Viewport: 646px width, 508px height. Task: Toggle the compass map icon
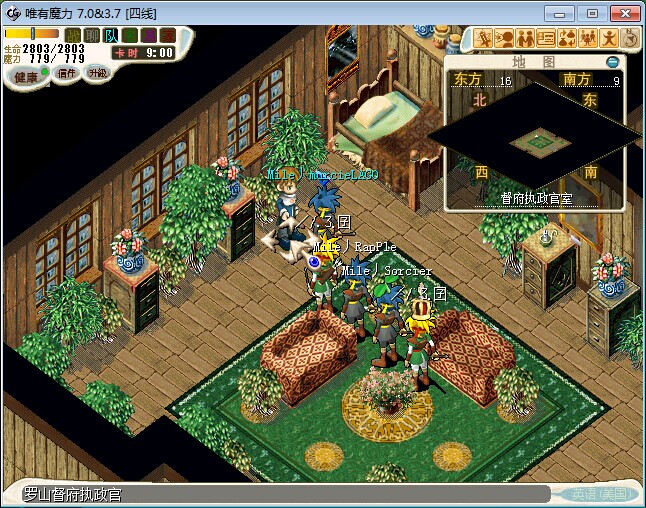point(630,39)
